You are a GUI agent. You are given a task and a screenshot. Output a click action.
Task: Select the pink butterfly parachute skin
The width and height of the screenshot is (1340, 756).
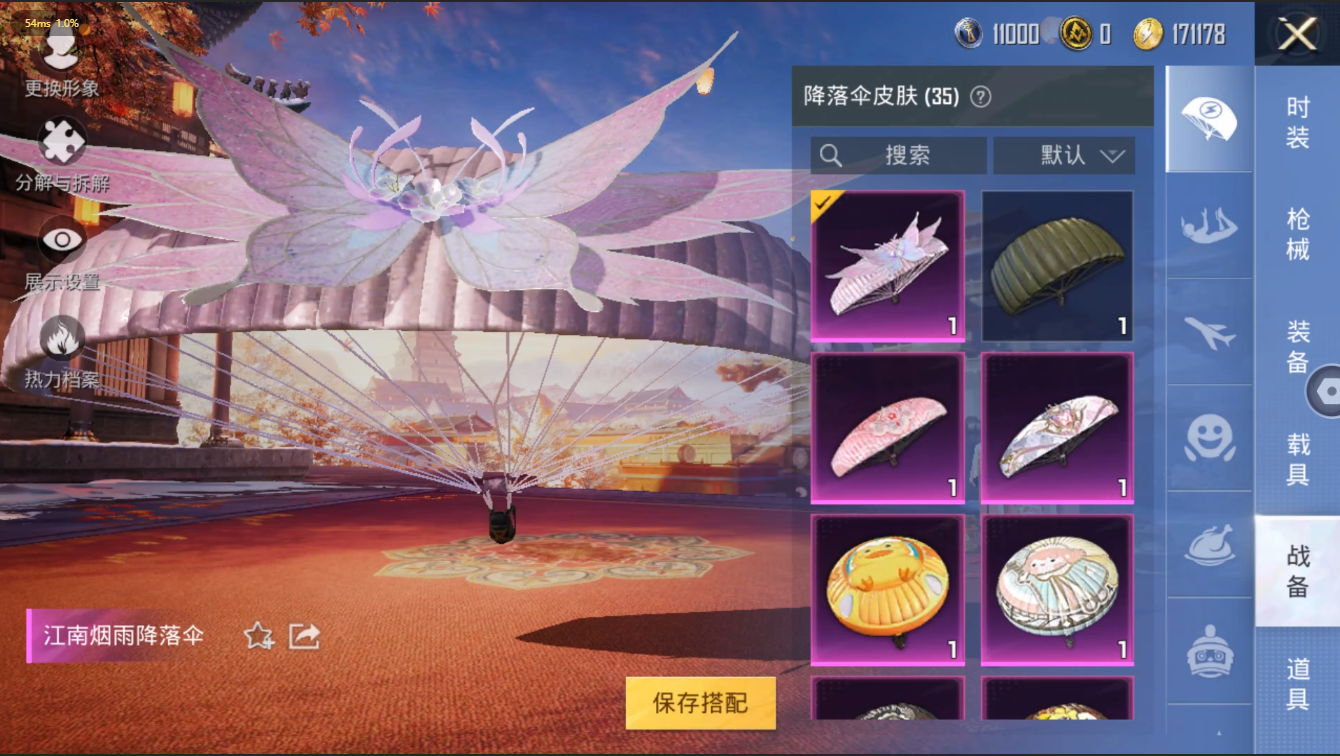coord(887,266)
